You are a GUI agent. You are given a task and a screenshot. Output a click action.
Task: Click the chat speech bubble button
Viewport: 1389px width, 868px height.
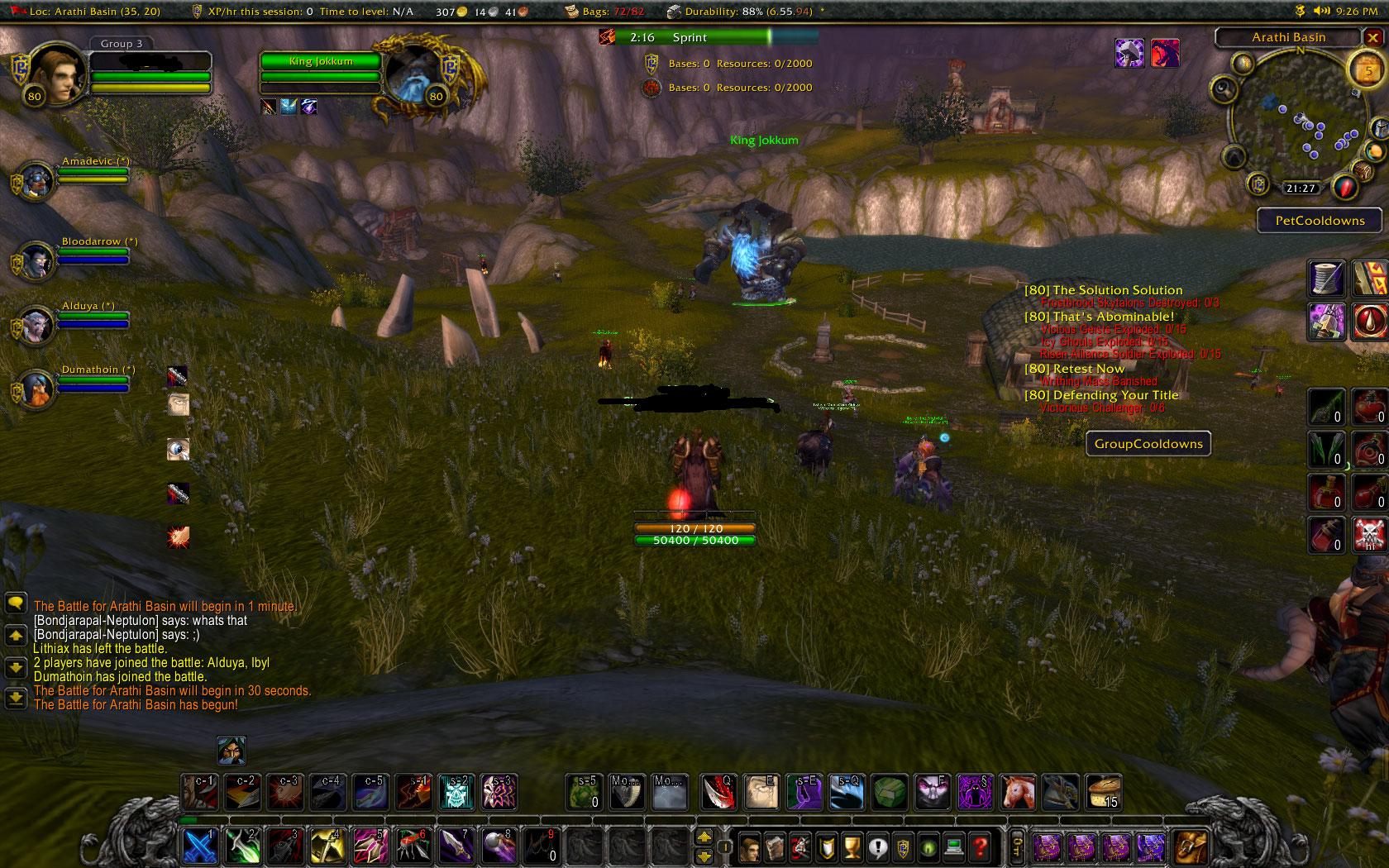click(16, 603)
